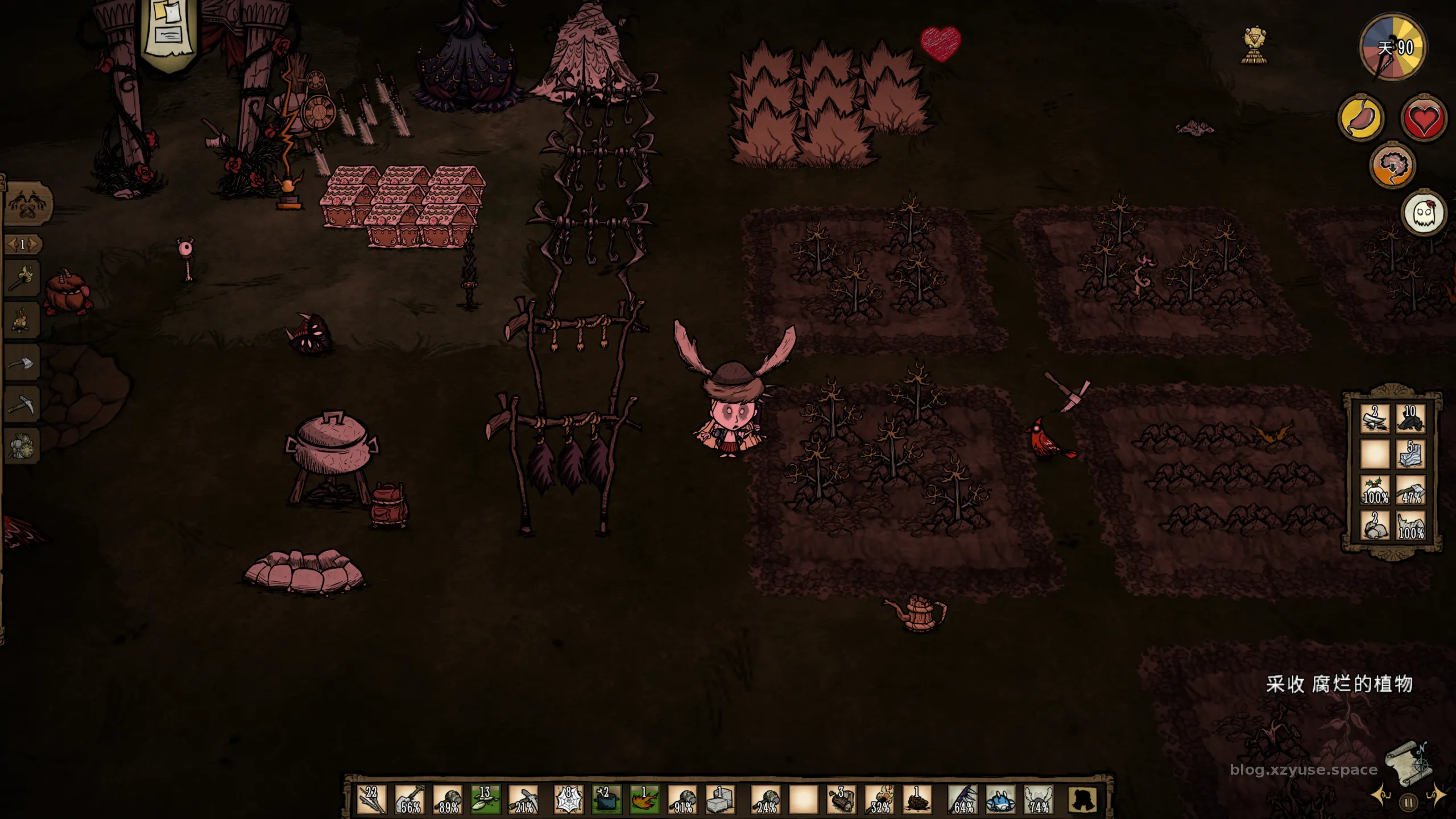Pause the game with the pause button

click(x=1408, y=803)
